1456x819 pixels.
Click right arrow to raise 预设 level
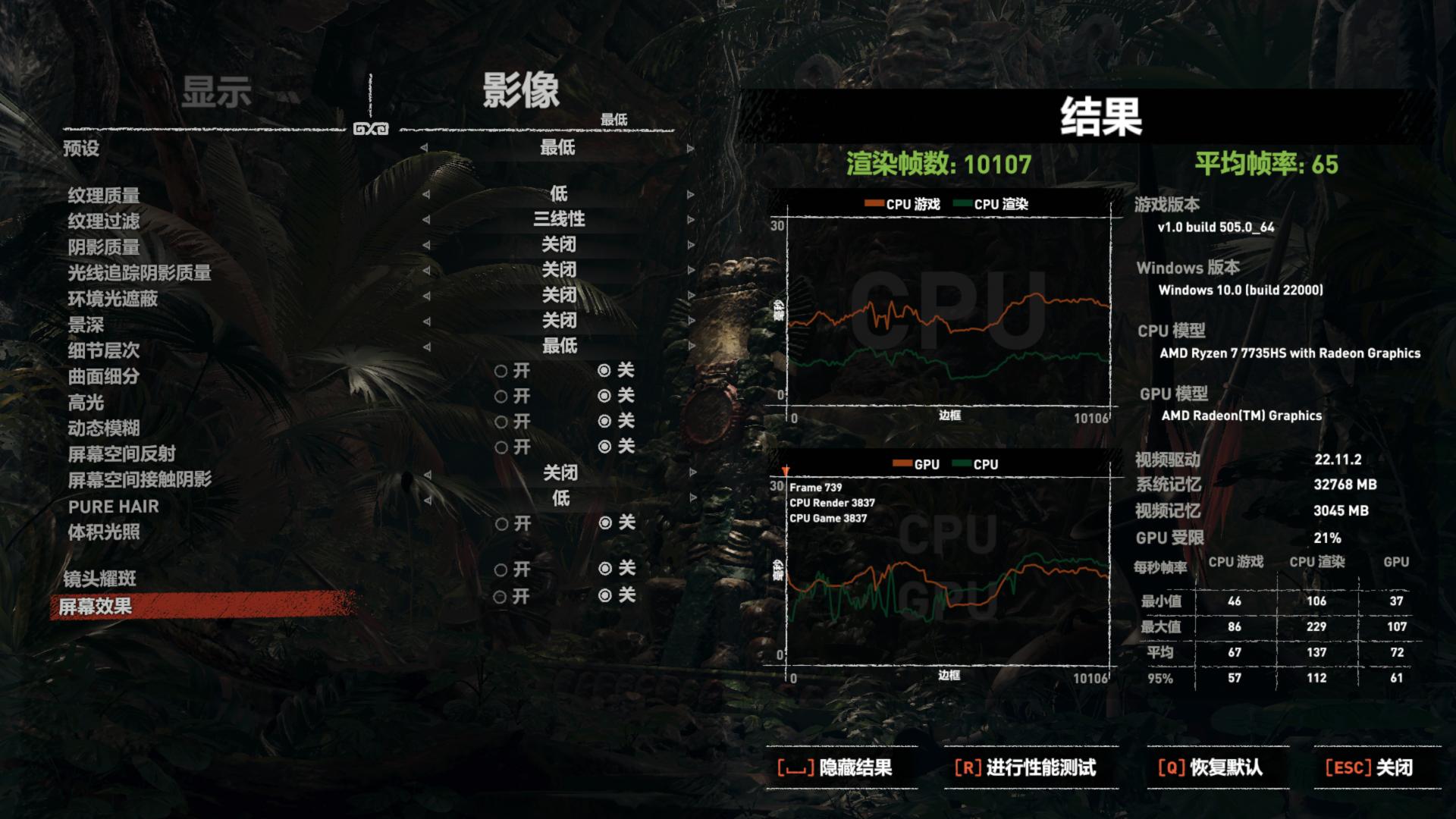[691, 148]
